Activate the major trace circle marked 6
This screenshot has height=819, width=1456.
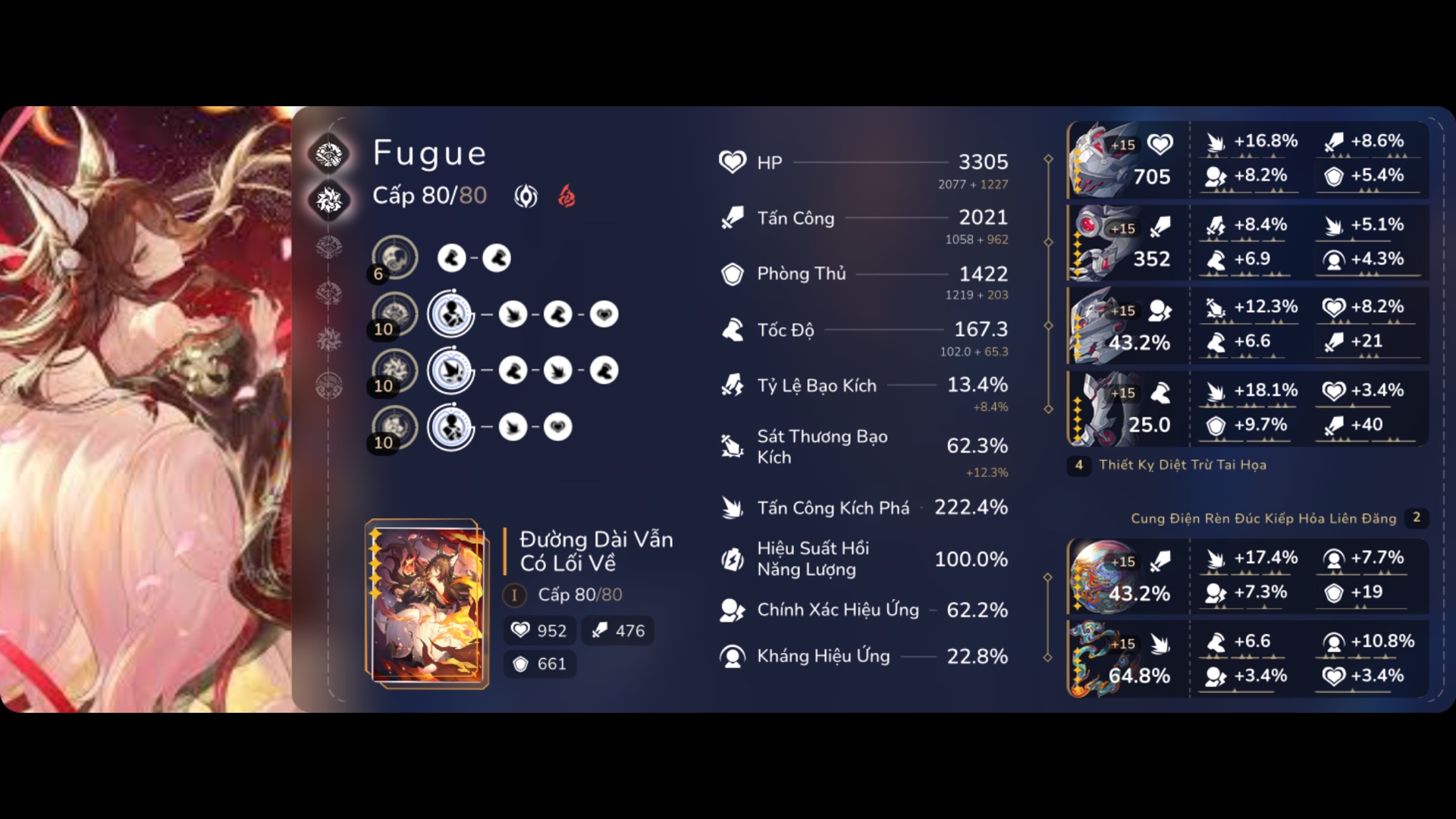(394, 257)
